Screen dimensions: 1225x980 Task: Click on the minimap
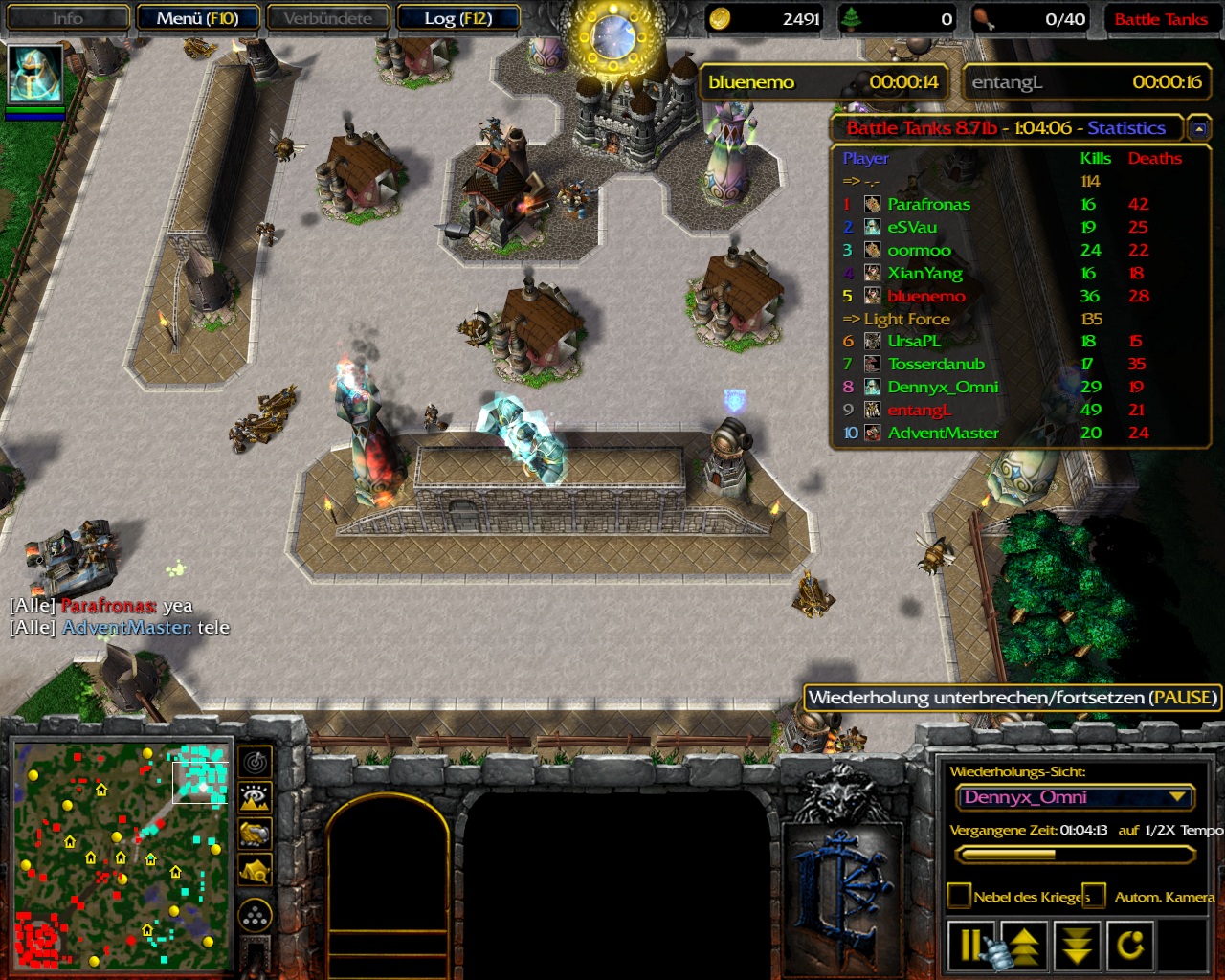point(122,857)
